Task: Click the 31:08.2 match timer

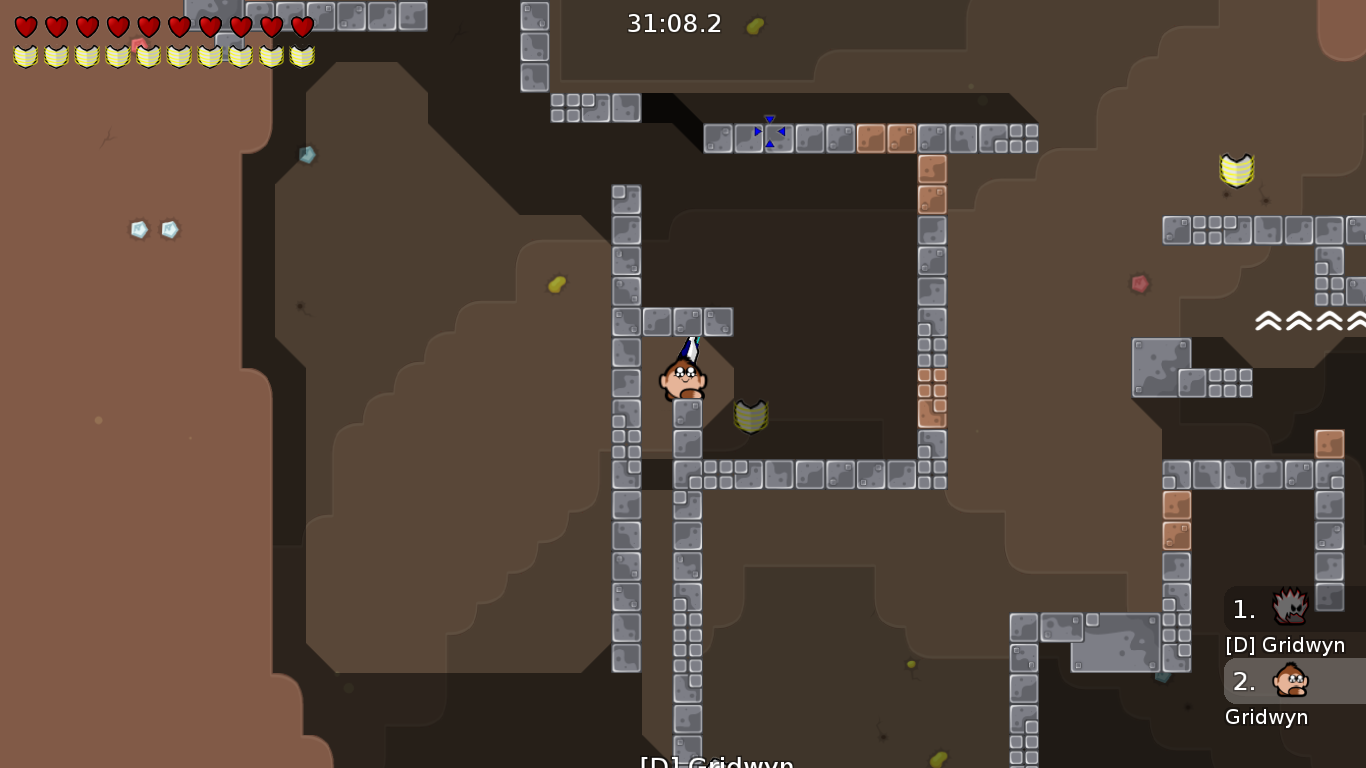Action: pyautogui.click(x=674, y=24)
